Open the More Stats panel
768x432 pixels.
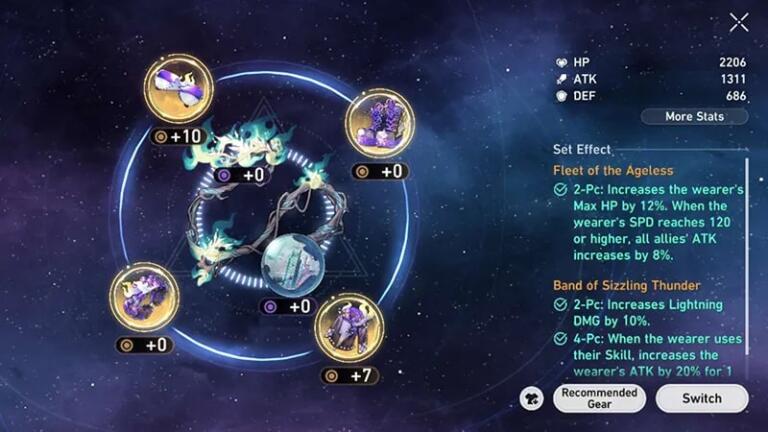pyautogui.click(x=694, y=116)
